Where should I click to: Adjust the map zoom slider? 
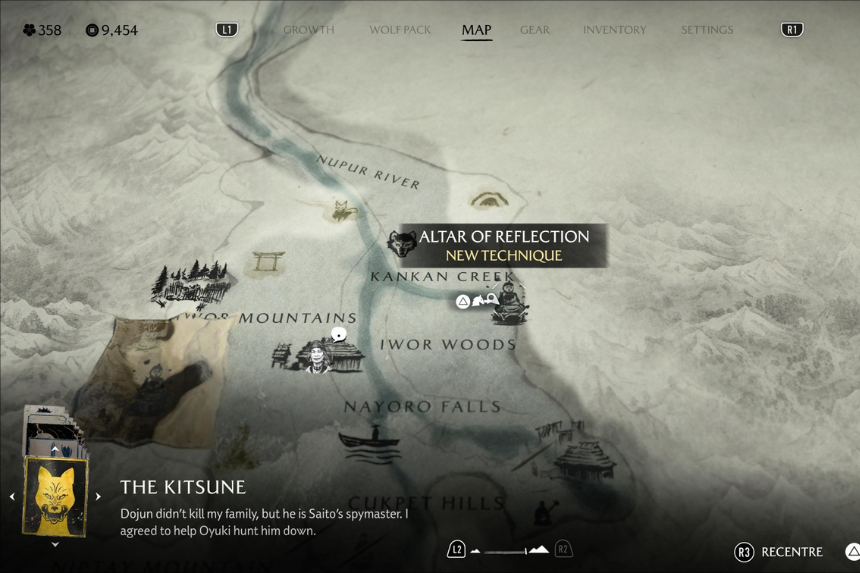click(x=509, y=550)
